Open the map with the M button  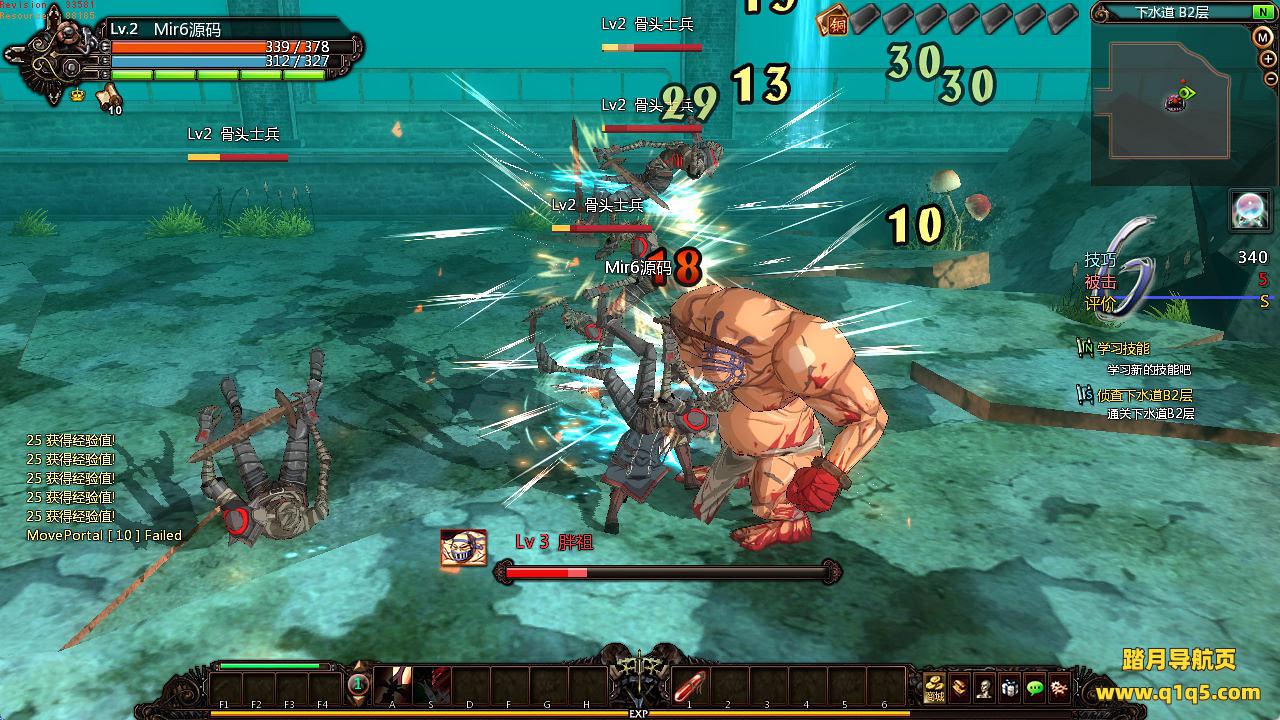1263,37
